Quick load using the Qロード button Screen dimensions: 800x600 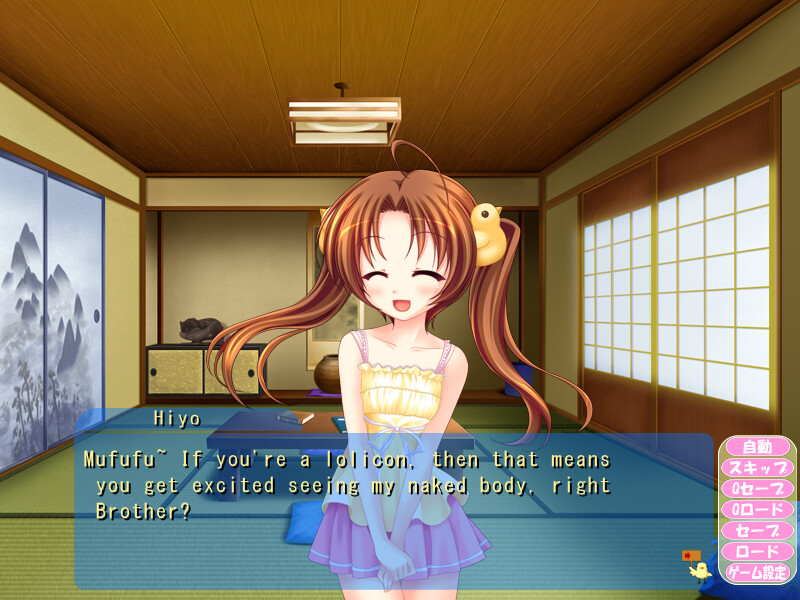pos(757,509)
